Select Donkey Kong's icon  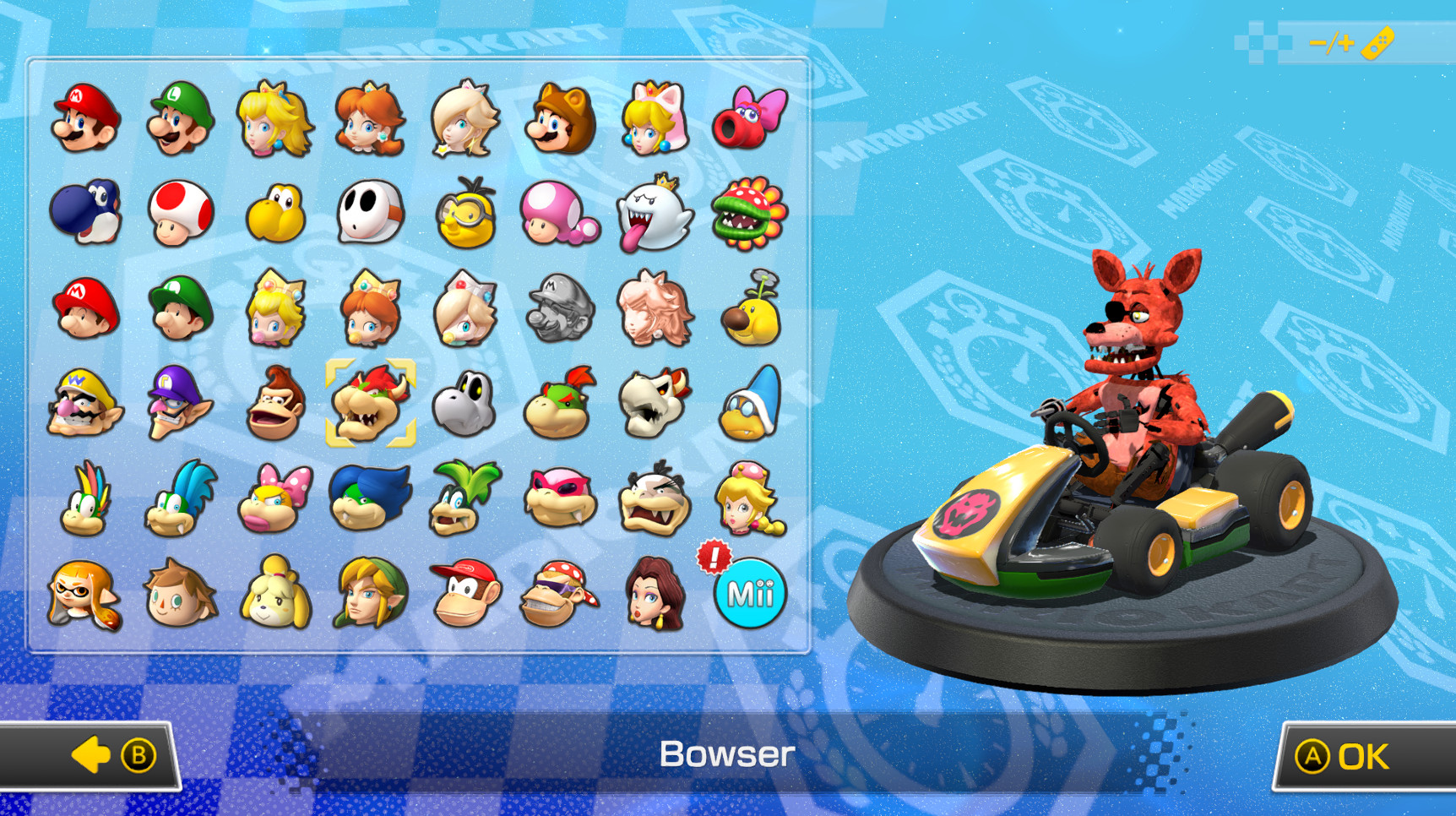tap(274, 404)
